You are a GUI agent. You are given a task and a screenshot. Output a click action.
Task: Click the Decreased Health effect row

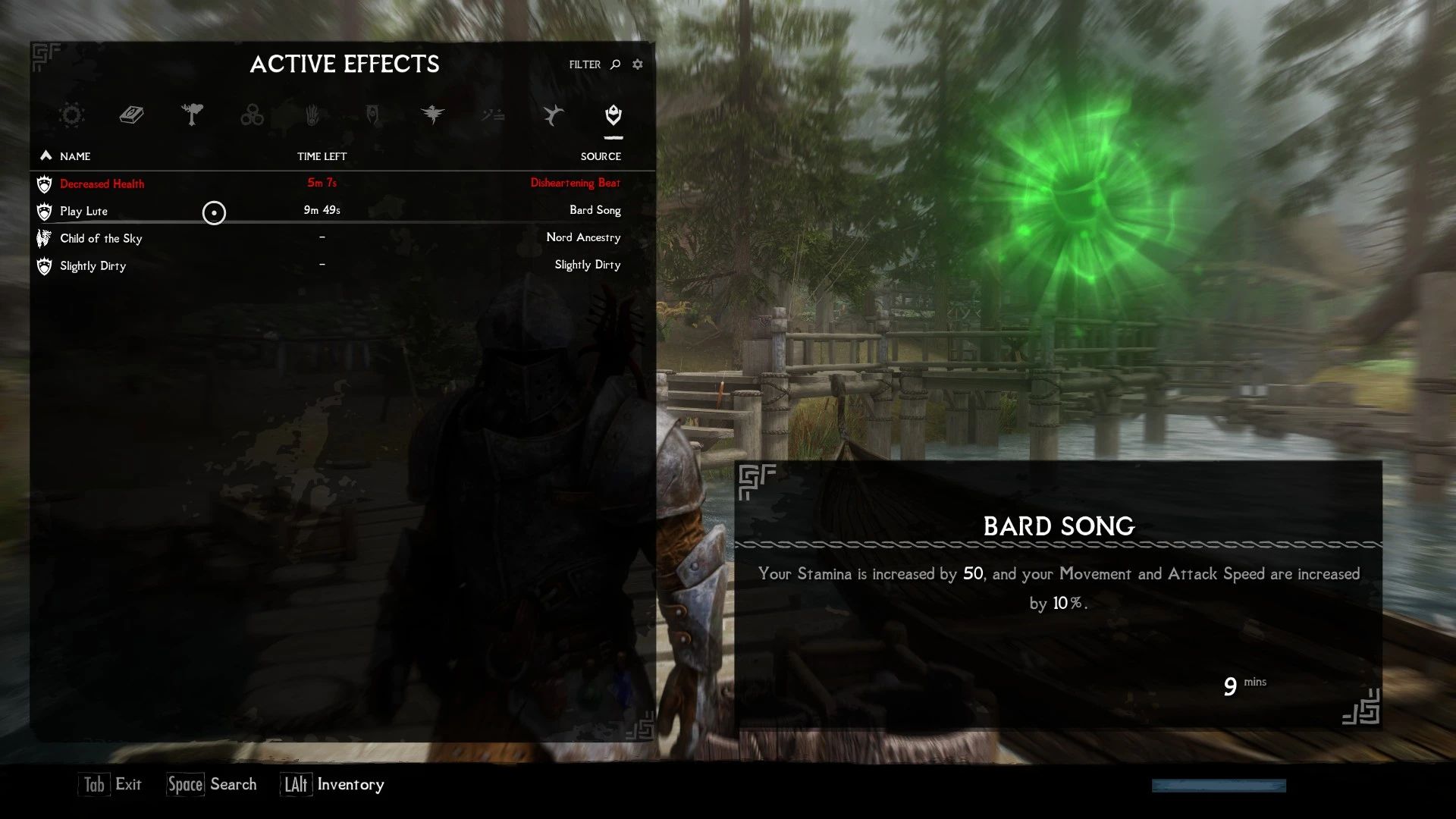[102, 184]
